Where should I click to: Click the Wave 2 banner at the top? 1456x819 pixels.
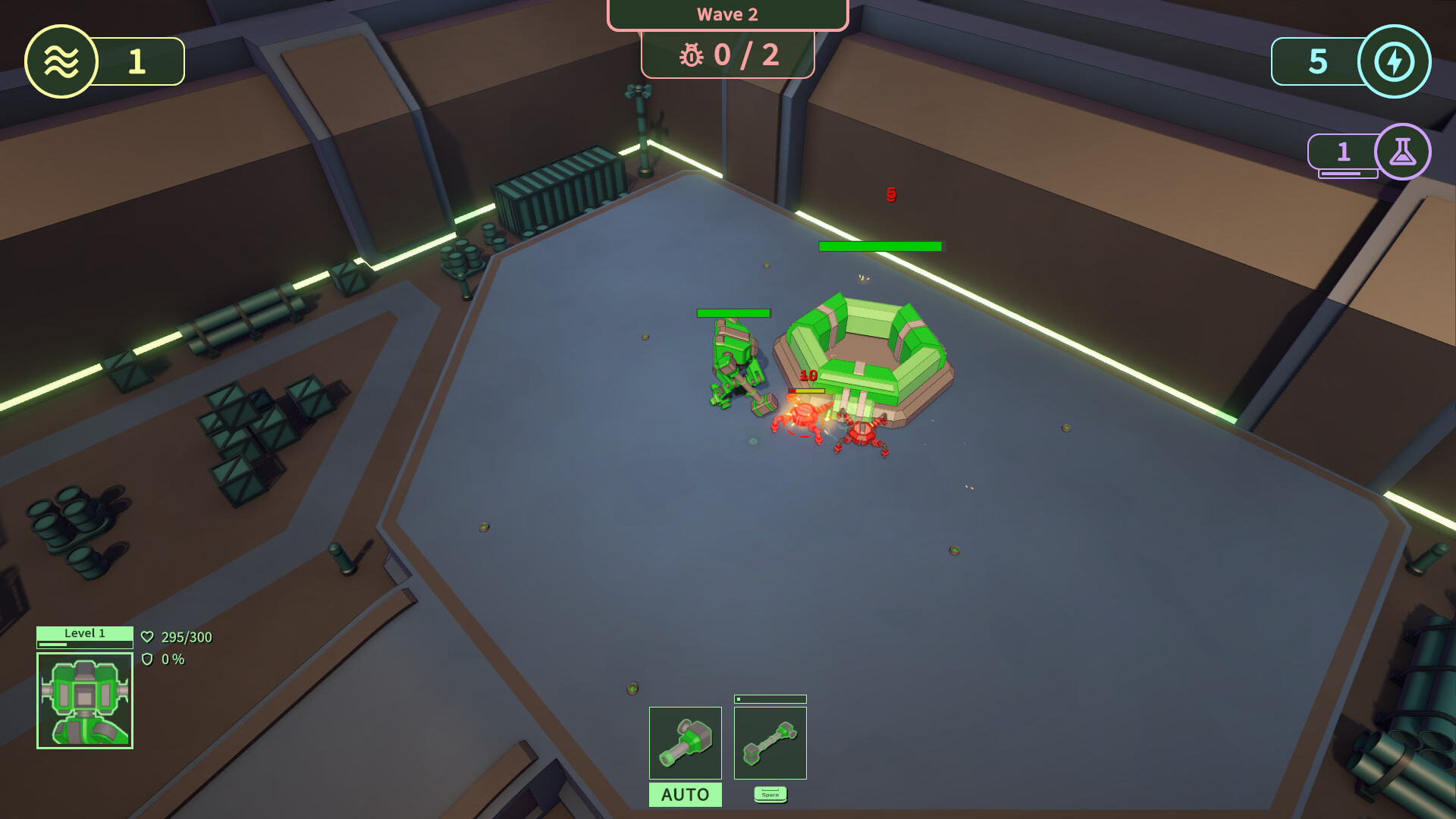click(726, 14)
